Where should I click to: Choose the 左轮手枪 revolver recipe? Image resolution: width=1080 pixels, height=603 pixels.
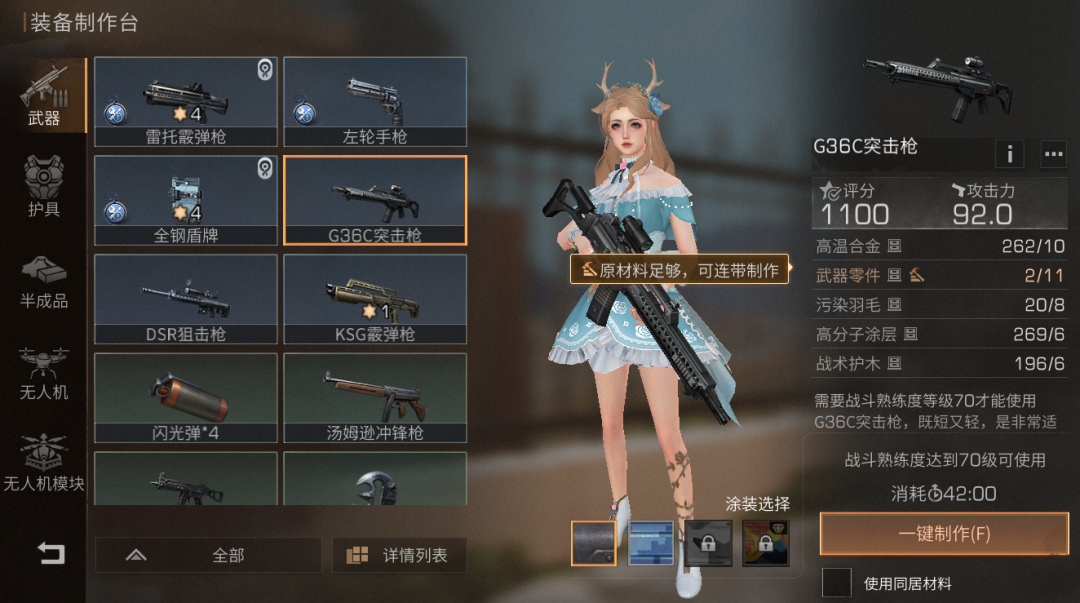pyautogui.click(x=375, y=101)
